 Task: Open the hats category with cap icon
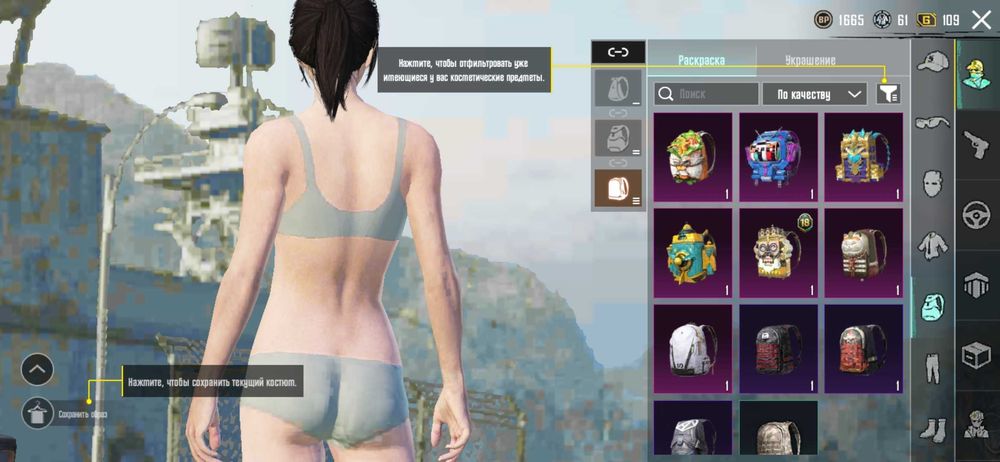point(933,63)
